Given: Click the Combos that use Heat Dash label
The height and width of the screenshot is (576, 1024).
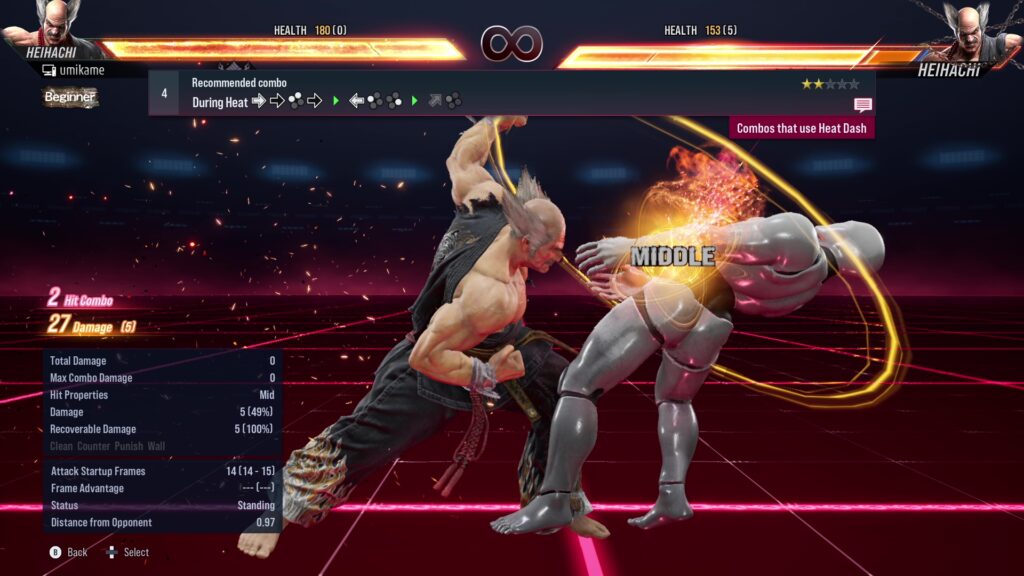Looking at the screenshot, I should point(803,128).
